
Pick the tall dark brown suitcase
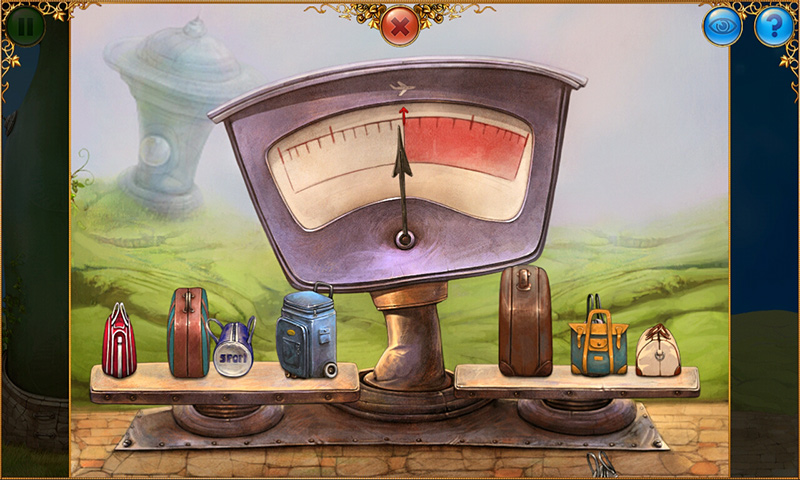pyautogui.click(x=525, y=322)
